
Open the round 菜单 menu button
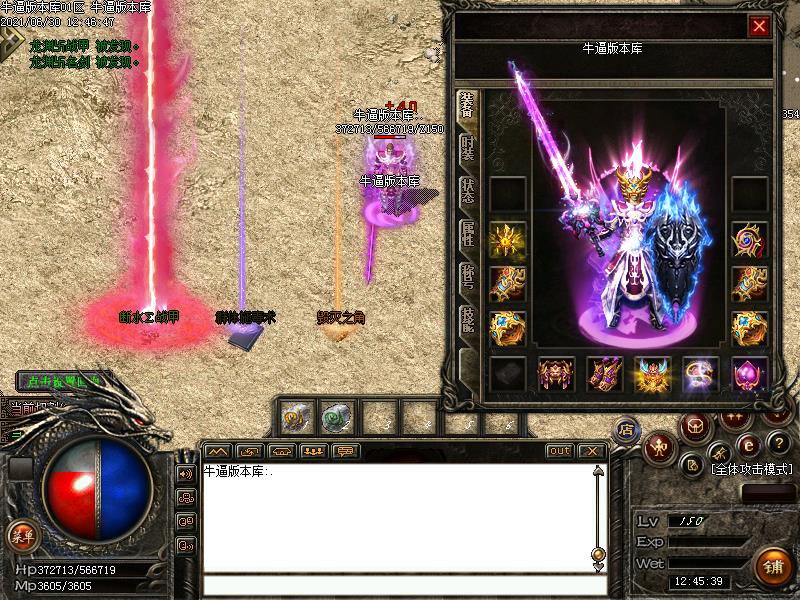click(x=21, y=536)
